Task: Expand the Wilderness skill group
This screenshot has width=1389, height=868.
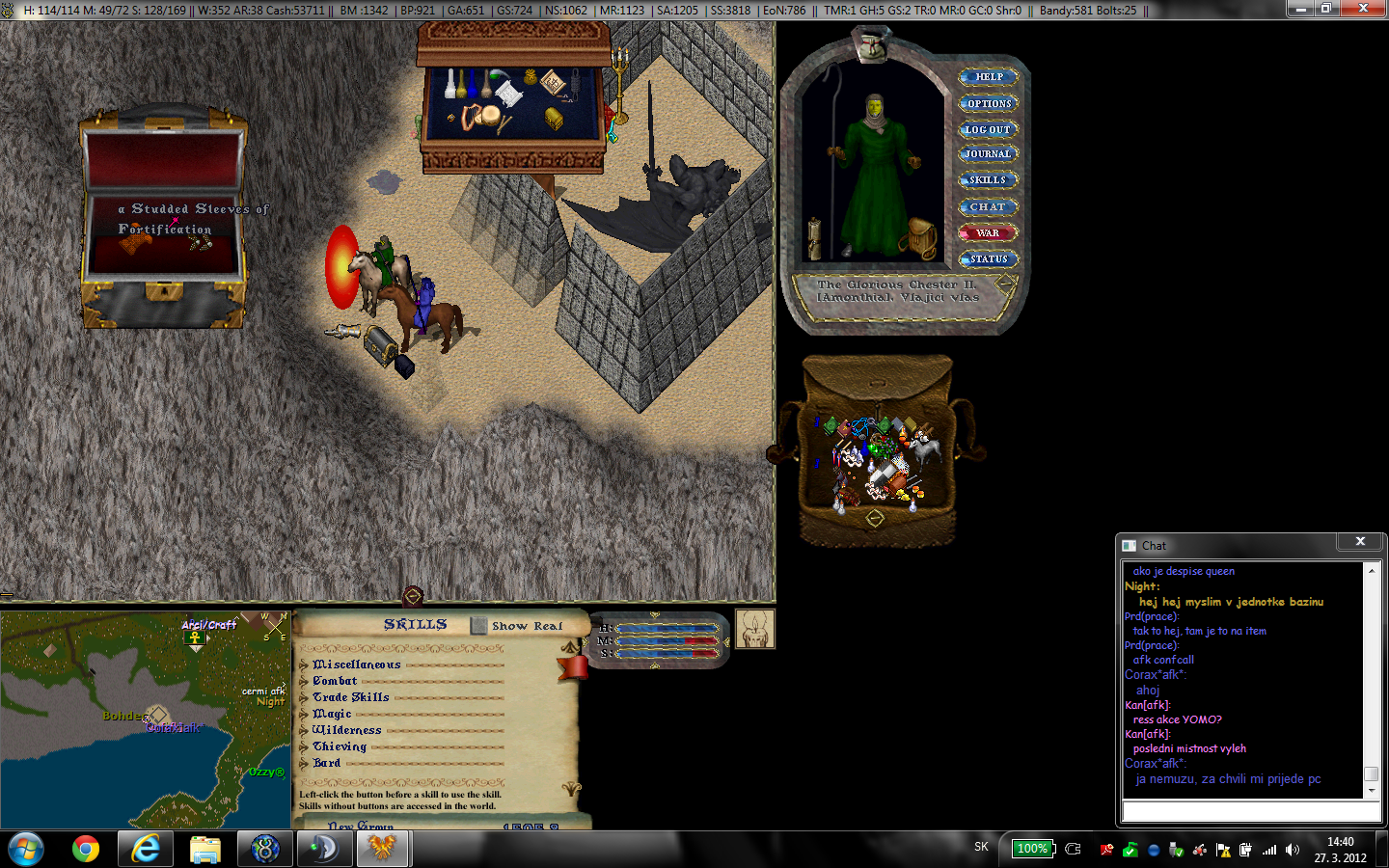Action: (x=305, y=730)
